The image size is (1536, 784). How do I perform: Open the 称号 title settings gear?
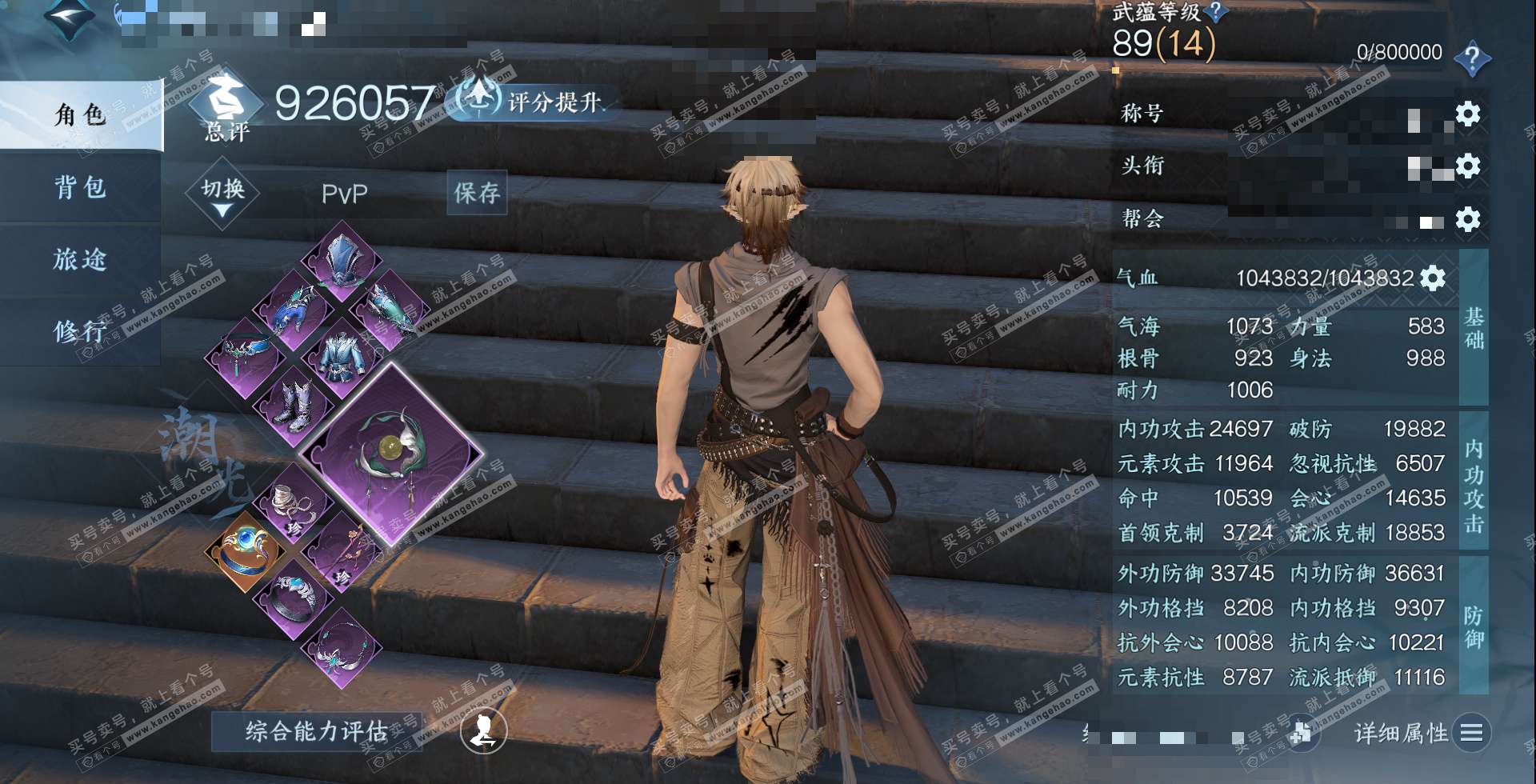pyautogui.click(x=1467, y=114)
